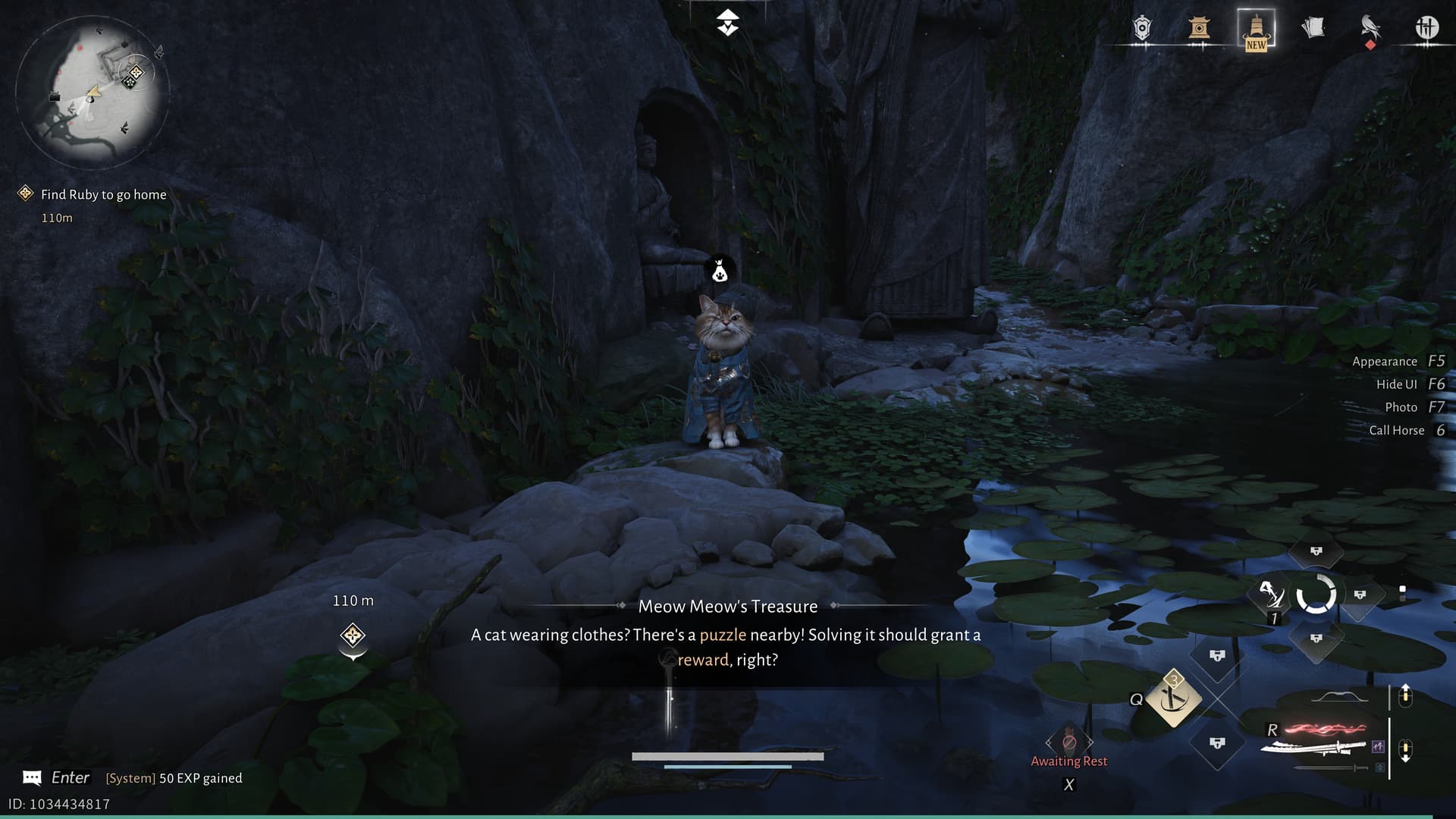Select the Awaiting Rest healing item slot

coord(1068,742)
